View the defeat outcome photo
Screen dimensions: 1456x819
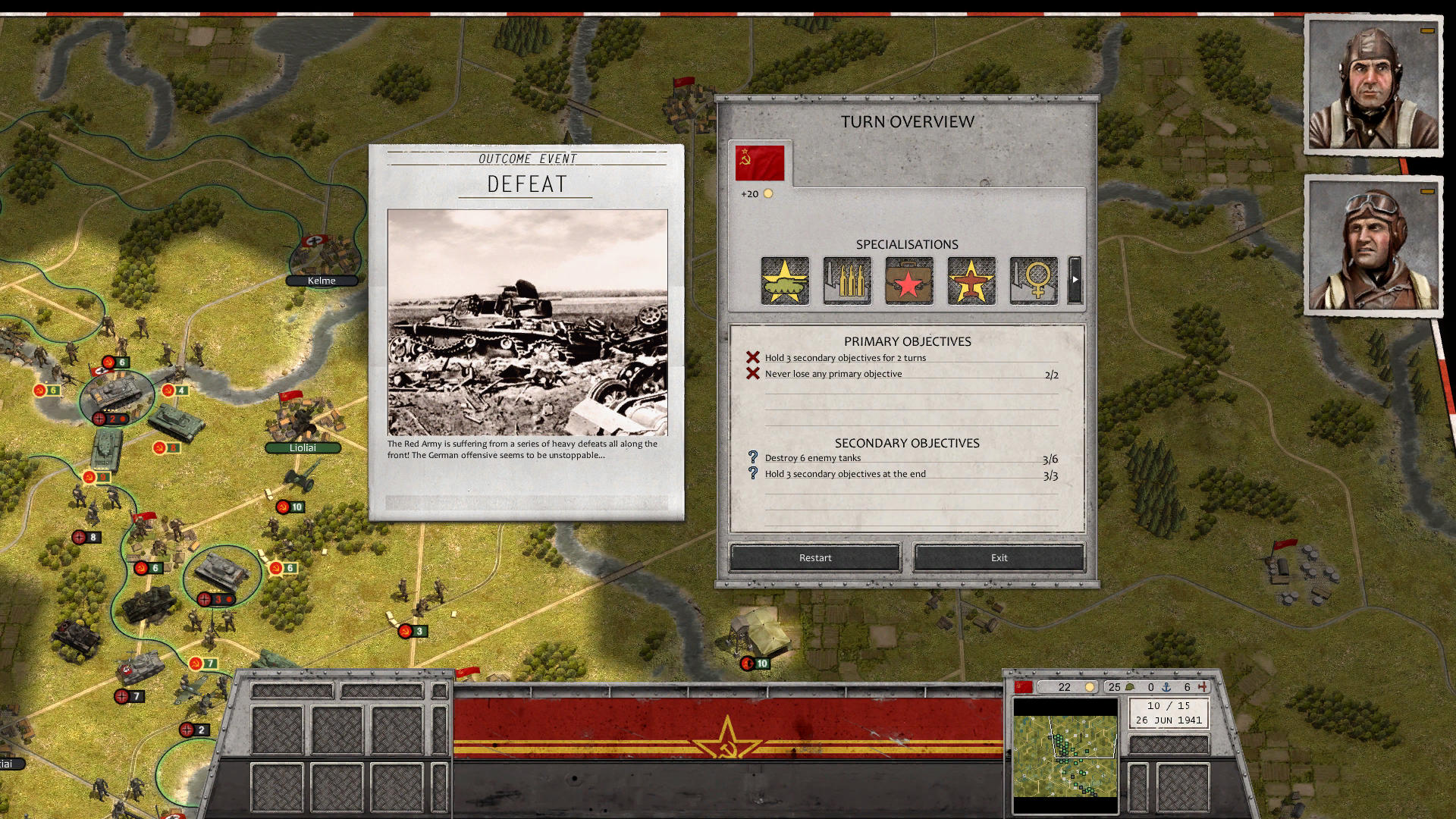[527, 322]
